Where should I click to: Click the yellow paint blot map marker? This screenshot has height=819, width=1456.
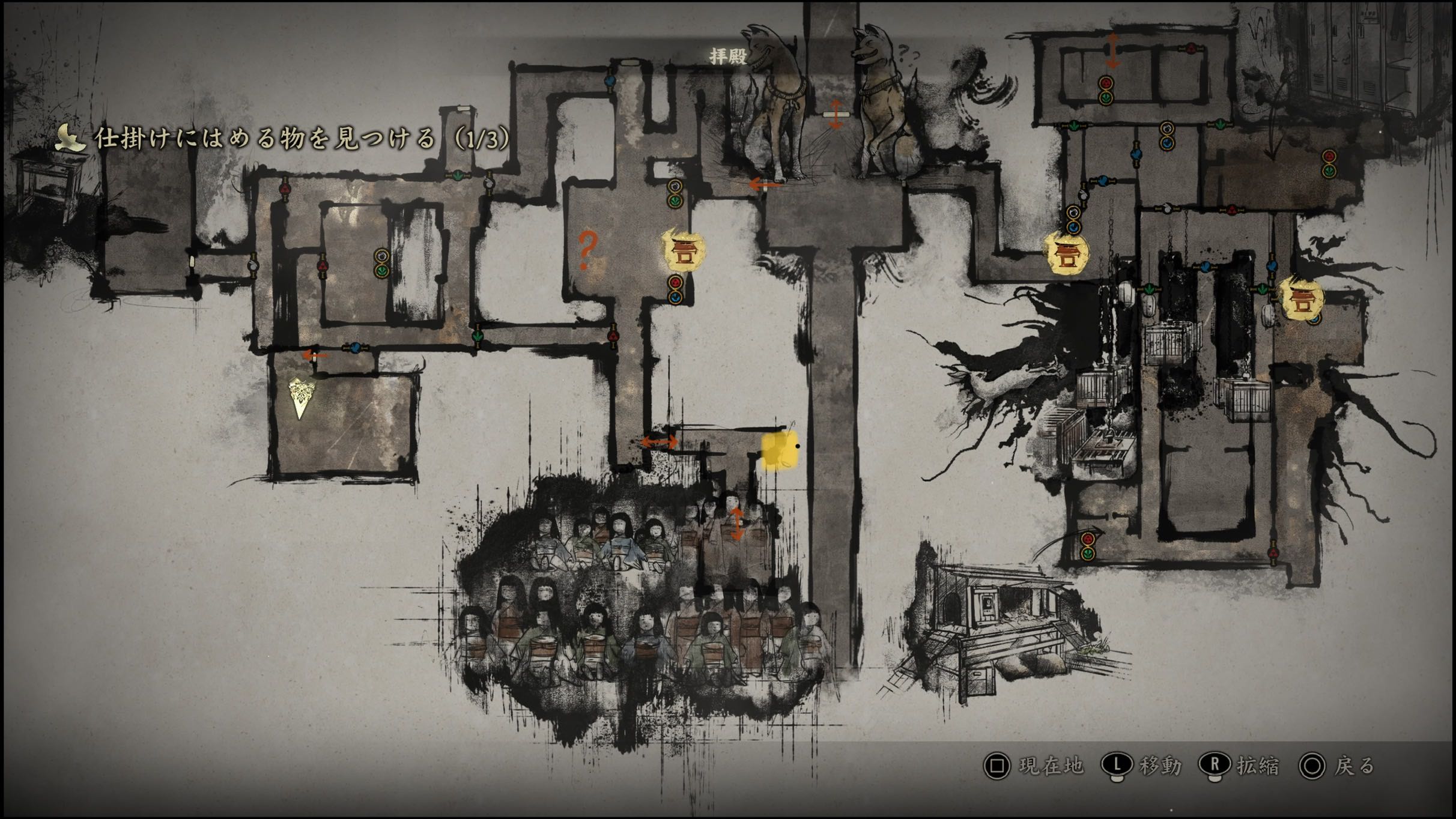click(780, 450)
